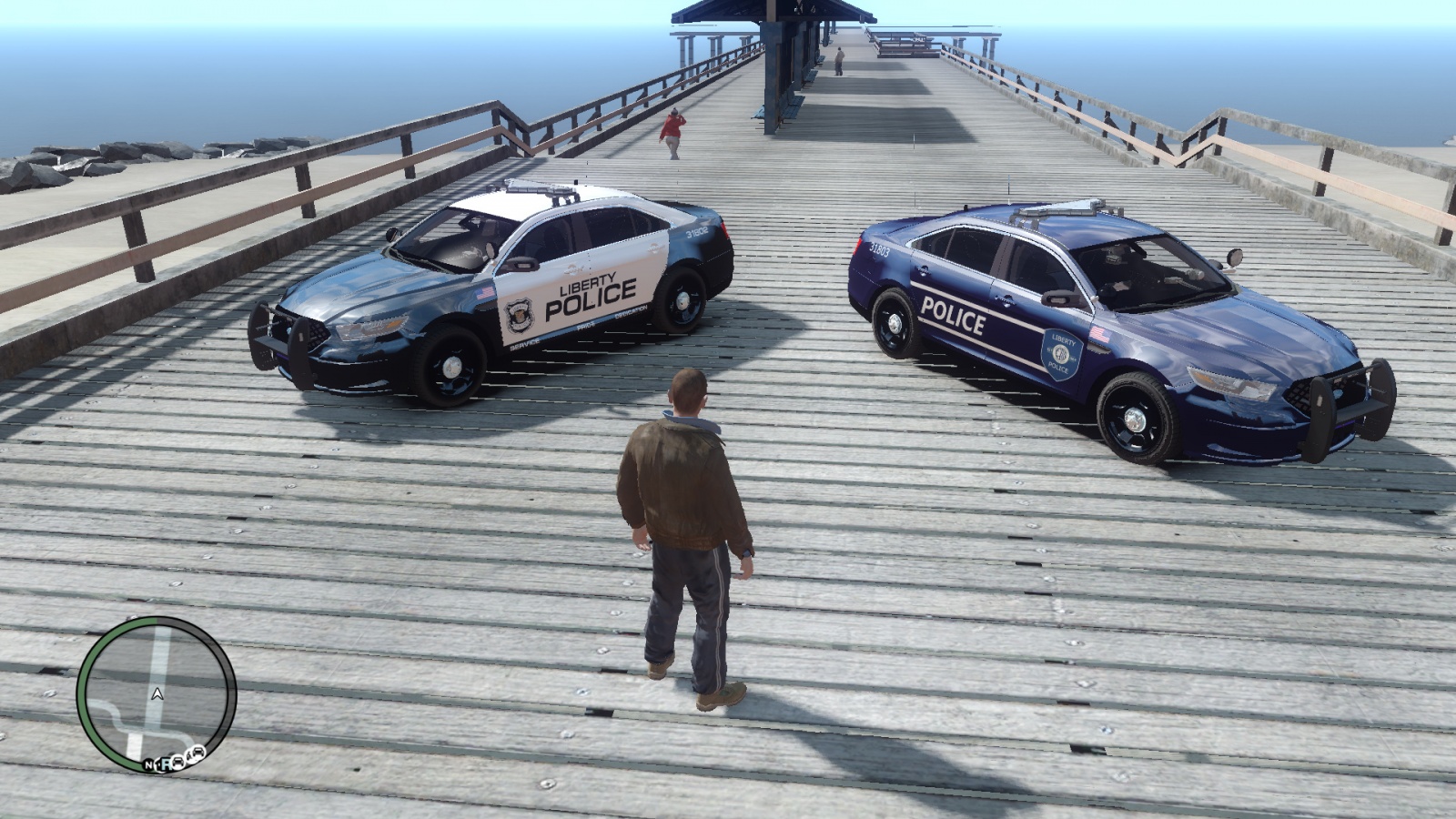The height and width of the screenshot is (819, 1456).
Task: Select the LIBERTY POLICE door text on the white car
Action: [591, 293]
